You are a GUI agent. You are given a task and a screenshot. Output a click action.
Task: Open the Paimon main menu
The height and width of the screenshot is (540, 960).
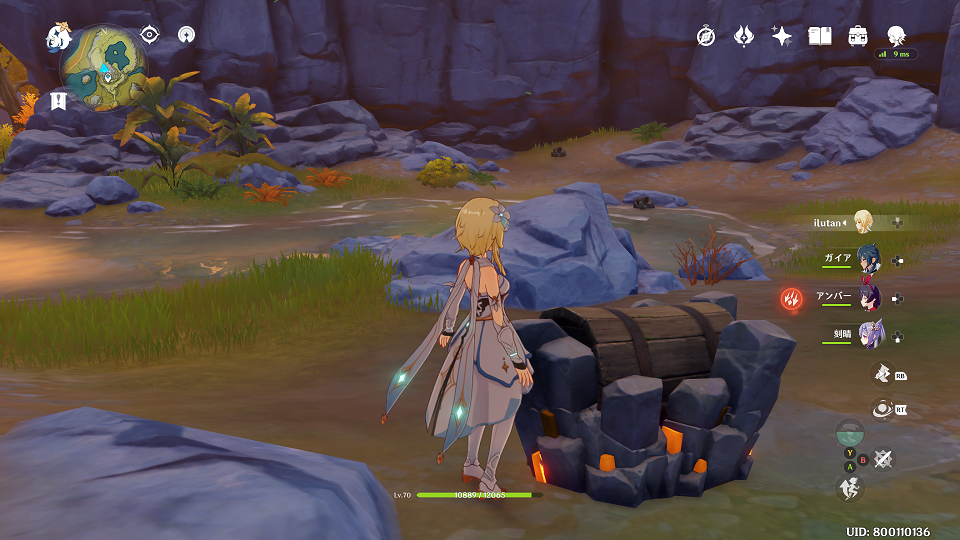tap(57, 38)
